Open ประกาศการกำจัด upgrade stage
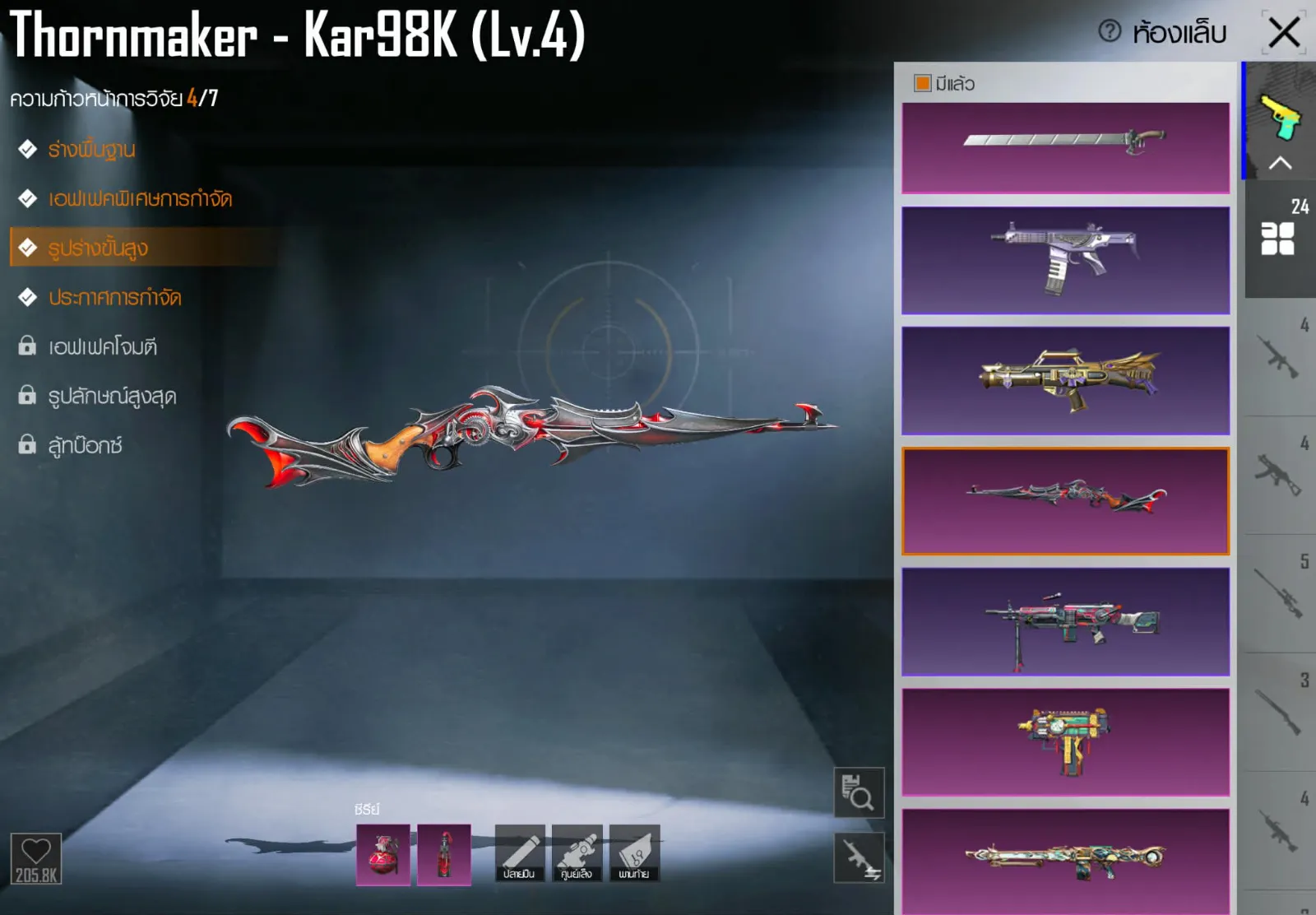Viewport: 1316px width, 915px height. tap(114, 297)
